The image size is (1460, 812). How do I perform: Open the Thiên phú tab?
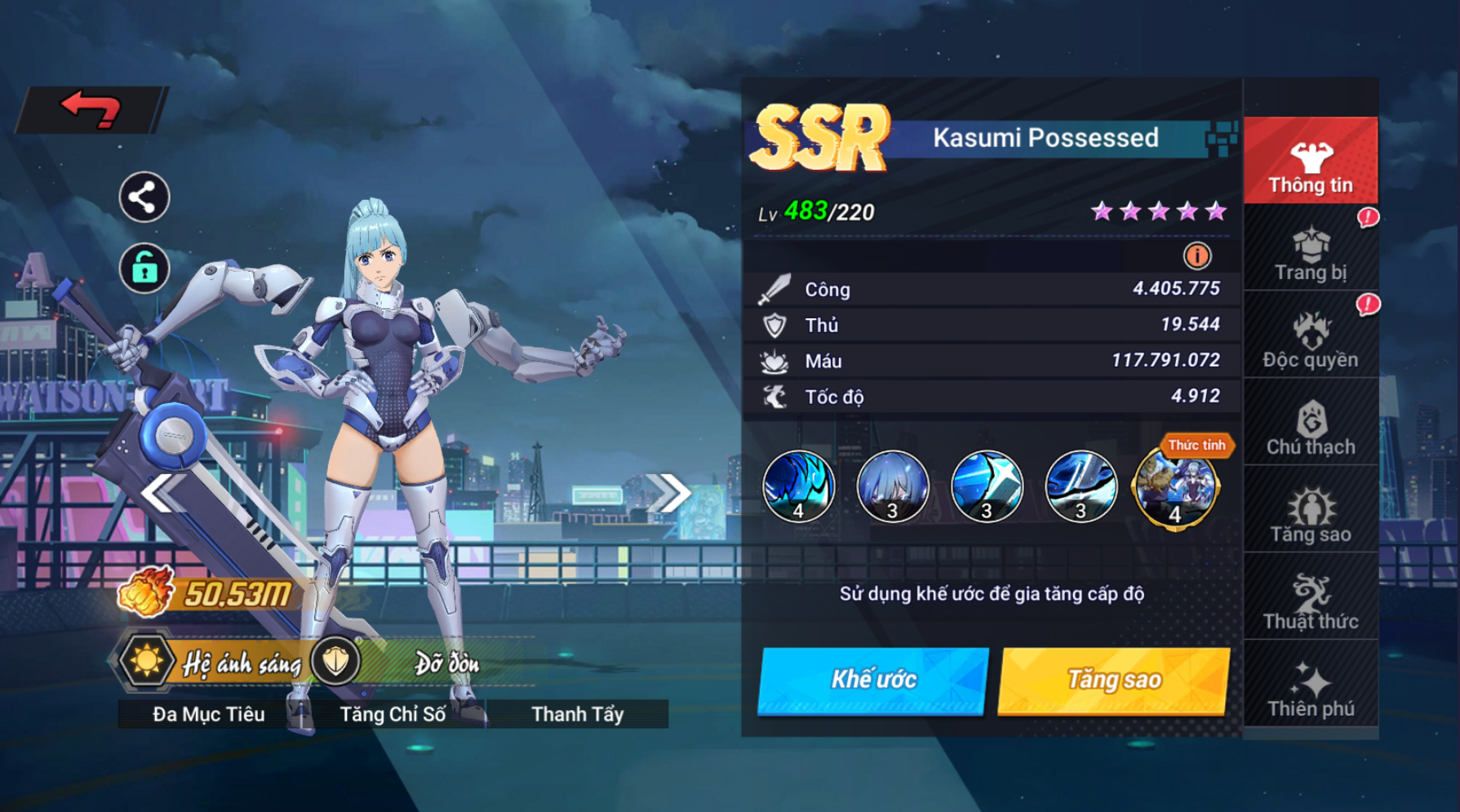tap(1311, 690)
